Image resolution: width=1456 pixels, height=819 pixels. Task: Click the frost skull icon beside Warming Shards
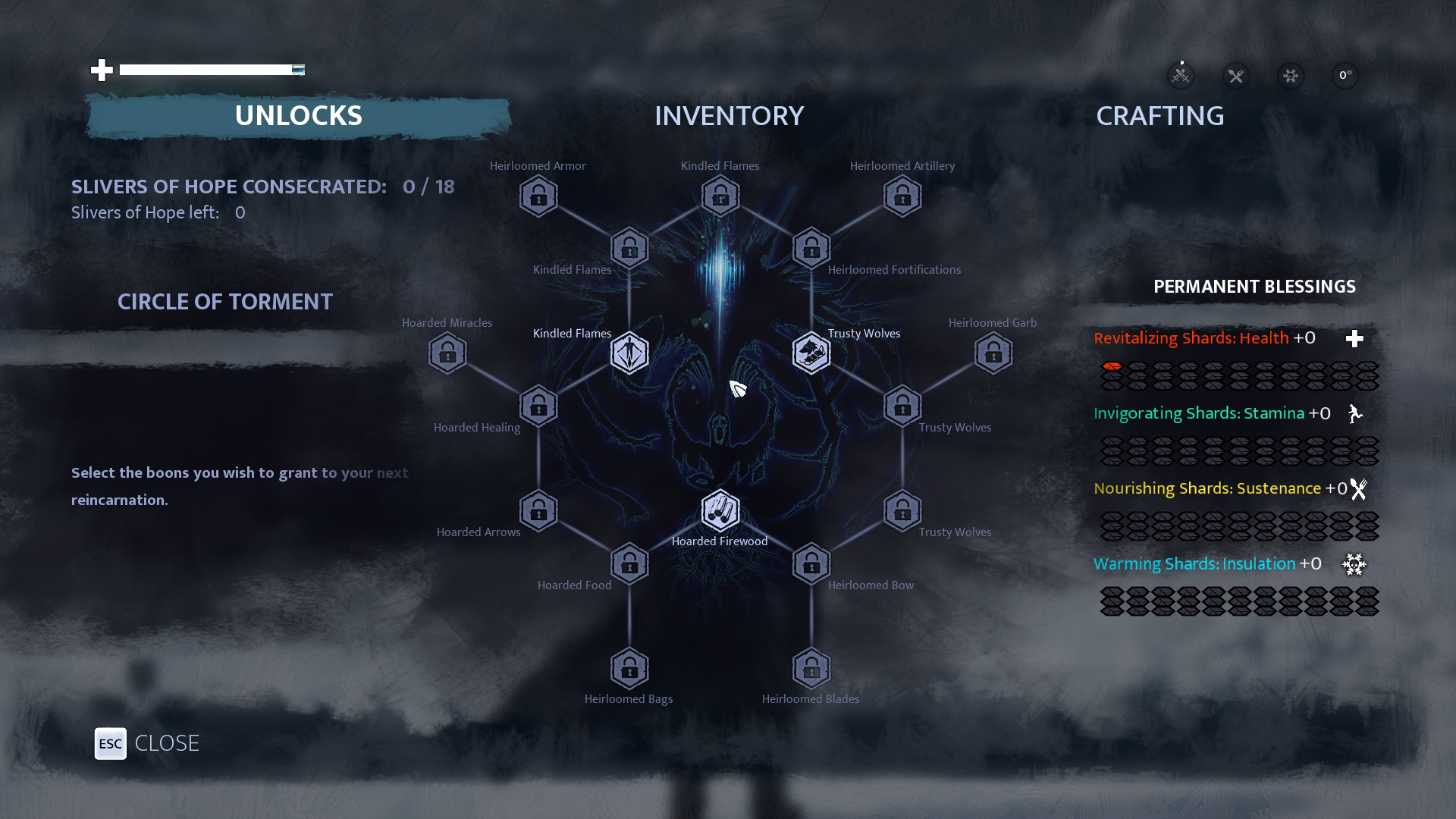point(1355,564)
